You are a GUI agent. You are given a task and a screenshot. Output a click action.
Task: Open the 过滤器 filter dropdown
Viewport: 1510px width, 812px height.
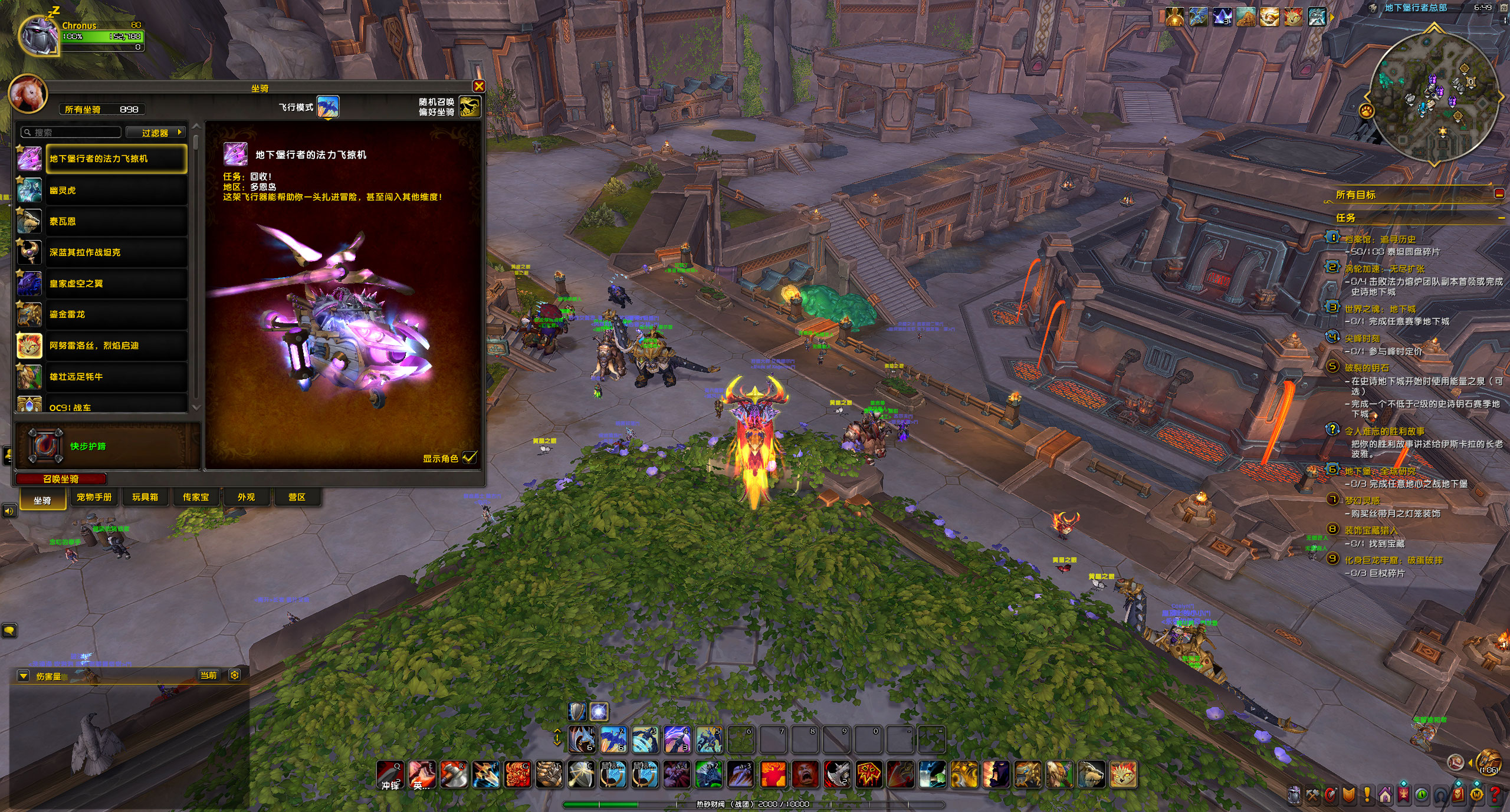[x=156, y=133]
